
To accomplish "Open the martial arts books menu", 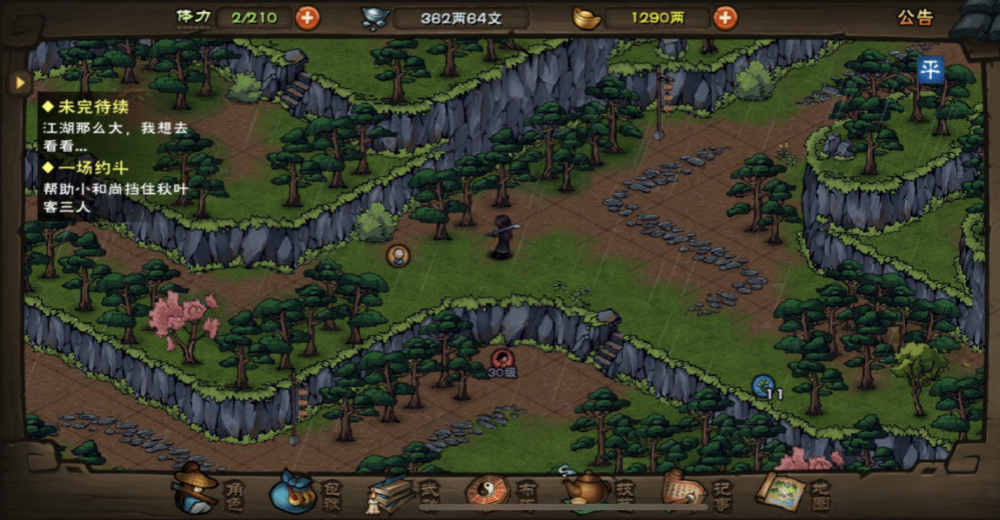I will tap(400, 491).
